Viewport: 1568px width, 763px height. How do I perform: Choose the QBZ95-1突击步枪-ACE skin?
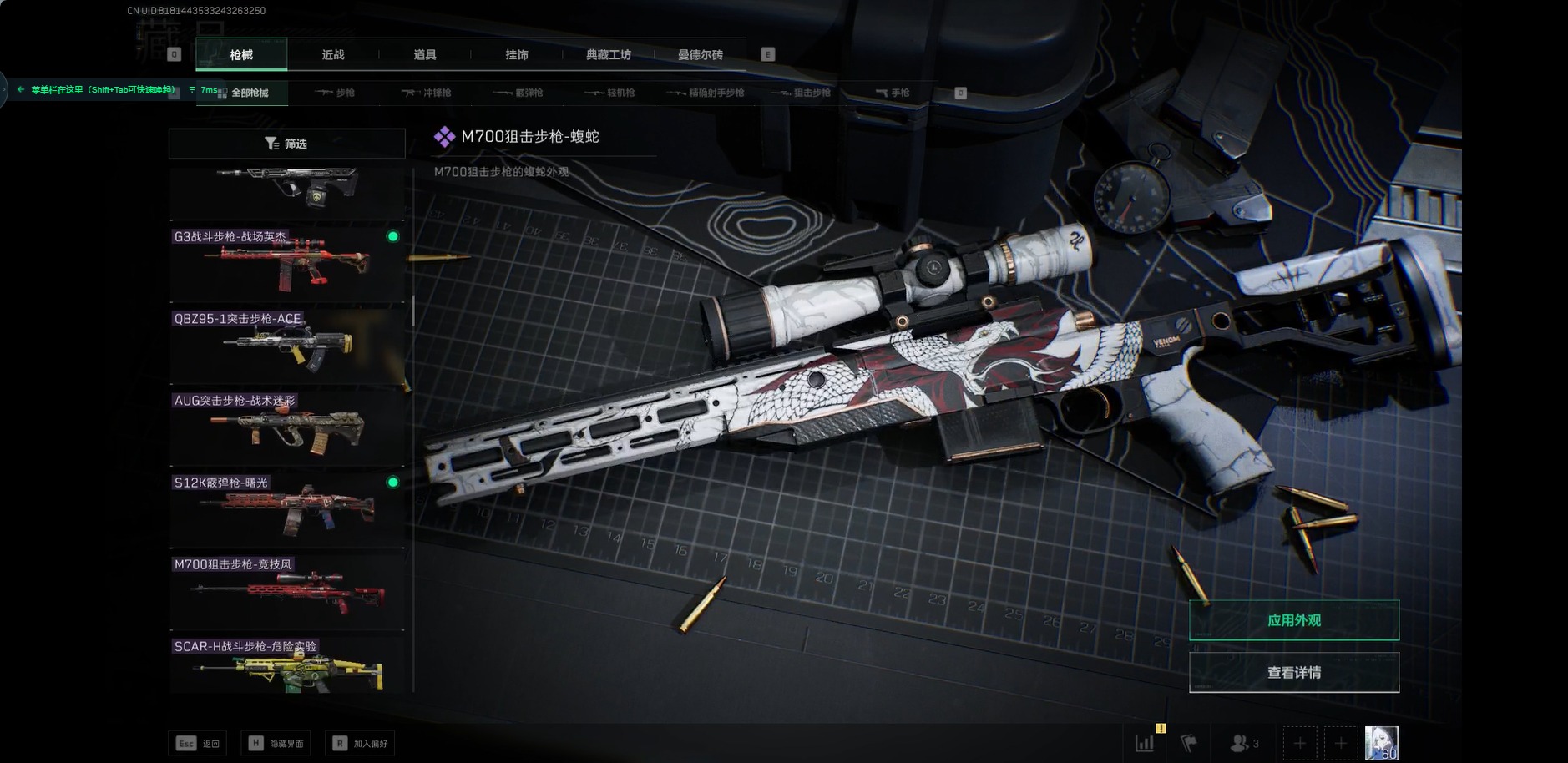click(286, 345)
